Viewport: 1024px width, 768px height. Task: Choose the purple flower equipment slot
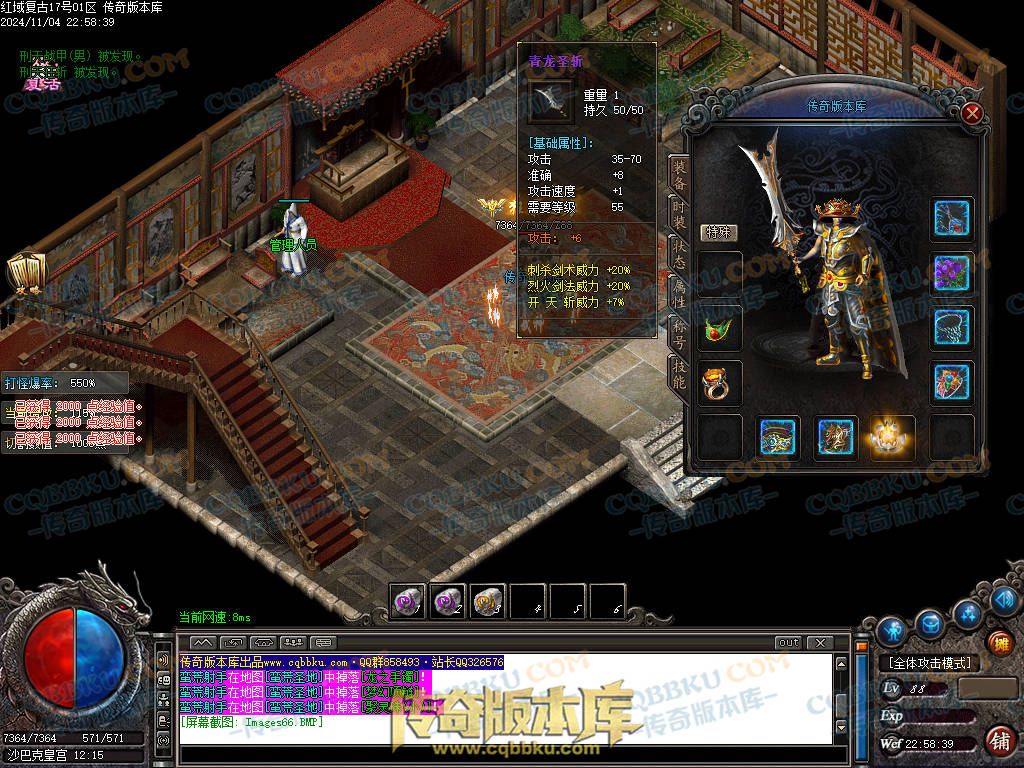coord(952,273)
